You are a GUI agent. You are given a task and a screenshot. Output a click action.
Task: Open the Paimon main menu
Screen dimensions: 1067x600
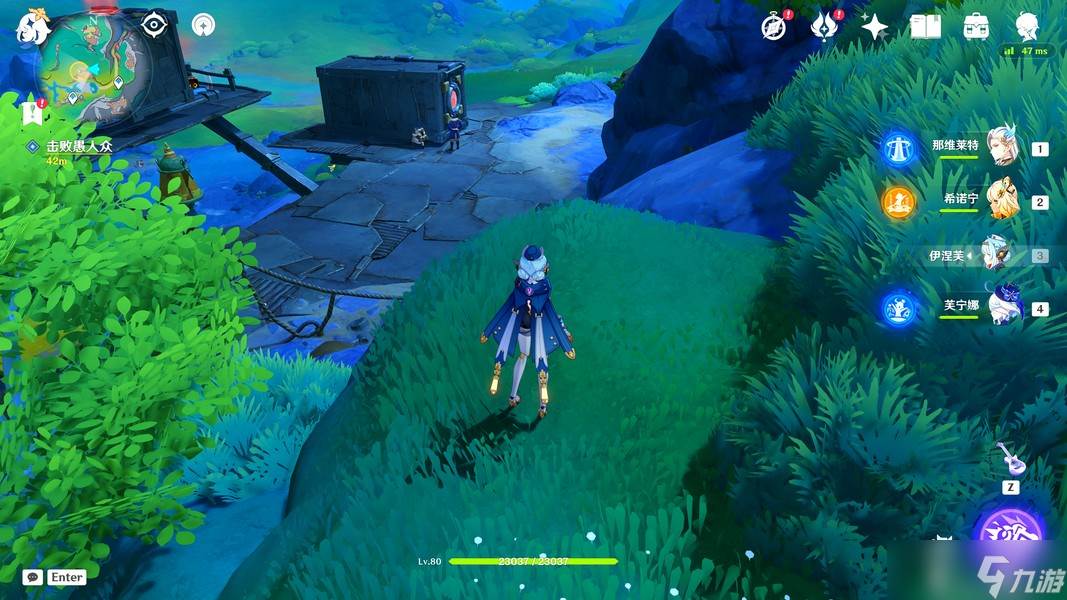[x=32, y=28]
